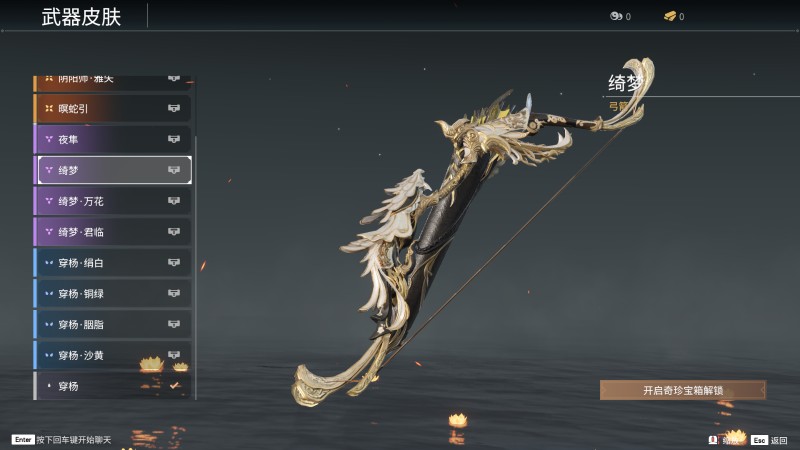Click the gold ingot currency icon

tap(670, 16)
